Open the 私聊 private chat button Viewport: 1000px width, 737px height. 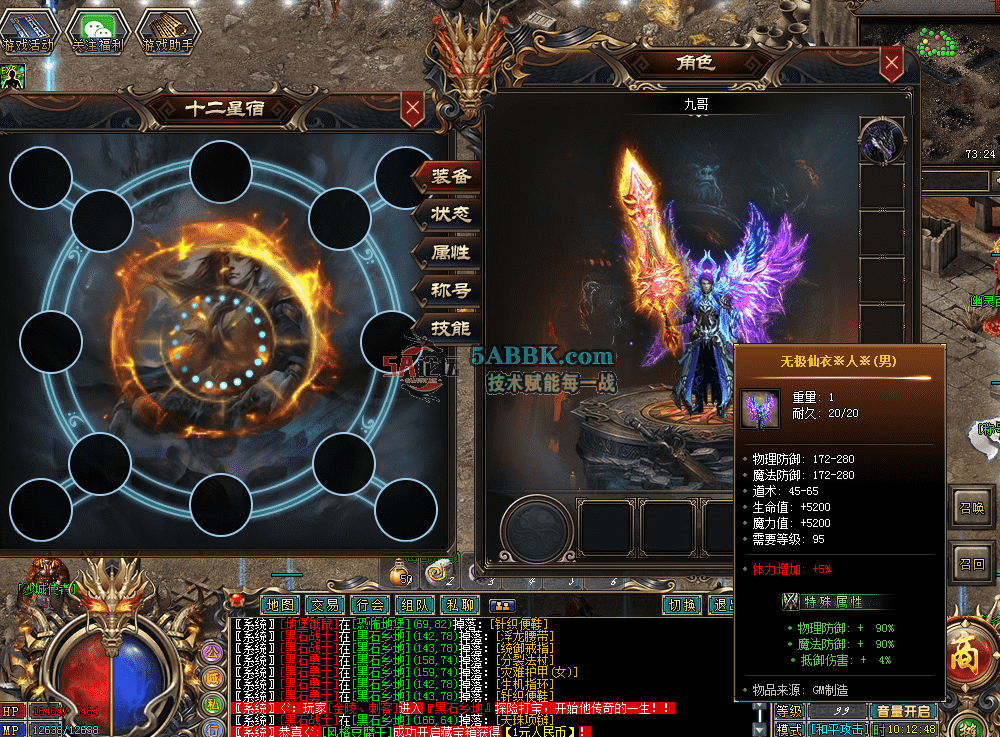pos(459,605)
